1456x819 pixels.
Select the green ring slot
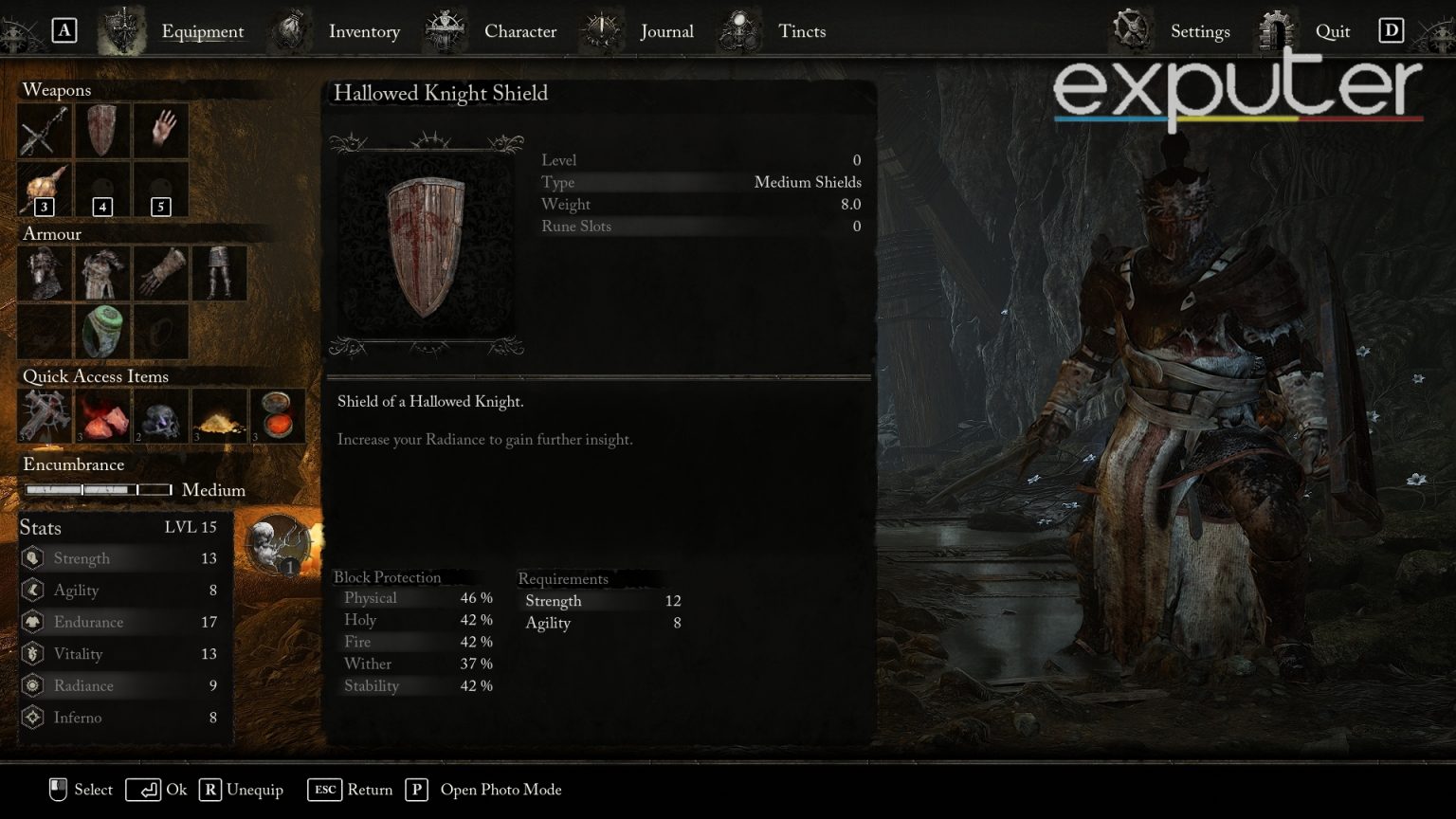pos(101,331)
